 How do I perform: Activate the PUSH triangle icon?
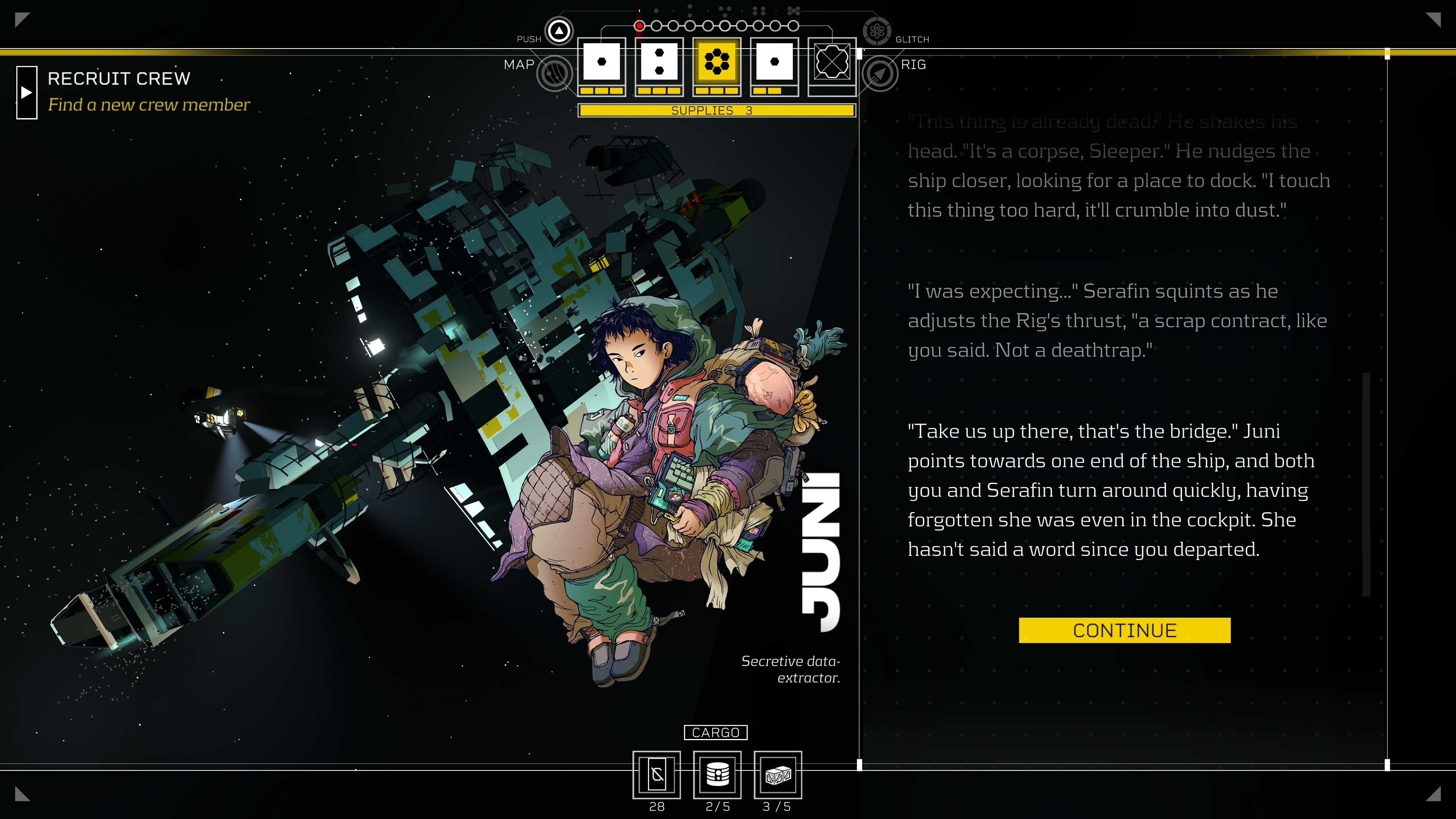click(559, 31)
